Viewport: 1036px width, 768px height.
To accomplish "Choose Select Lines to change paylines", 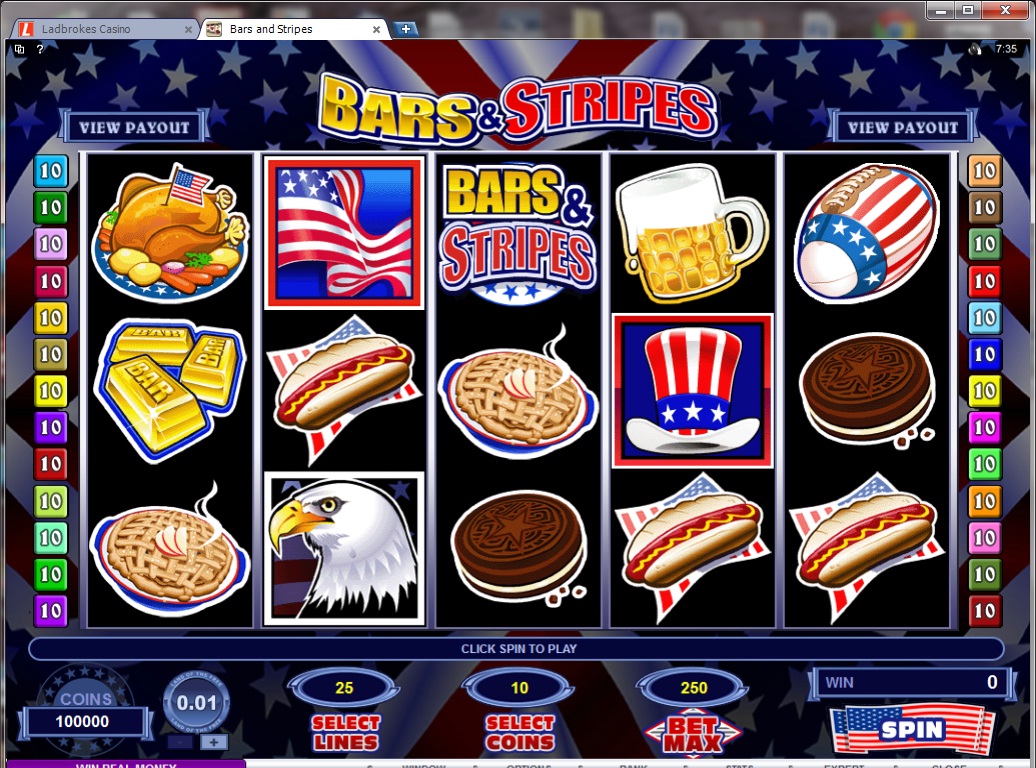I will click(x=345, y=733).
